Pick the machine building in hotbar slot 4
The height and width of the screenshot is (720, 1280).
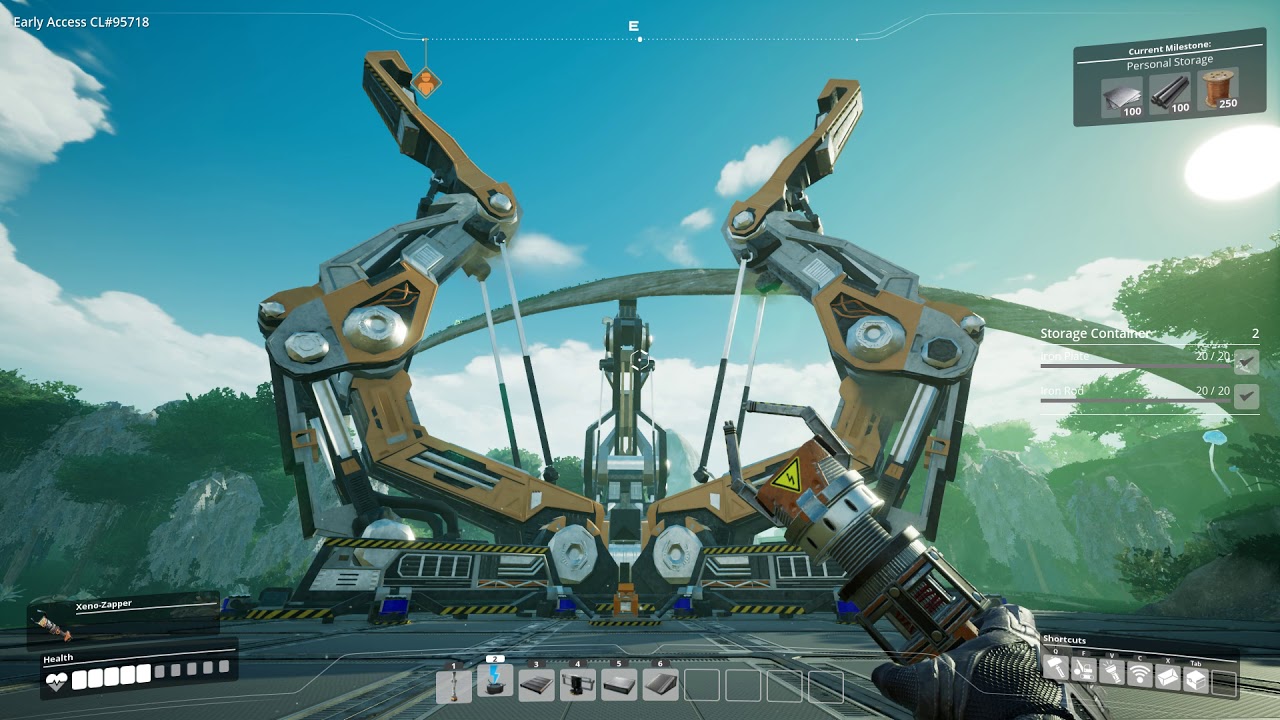(577, 685)
